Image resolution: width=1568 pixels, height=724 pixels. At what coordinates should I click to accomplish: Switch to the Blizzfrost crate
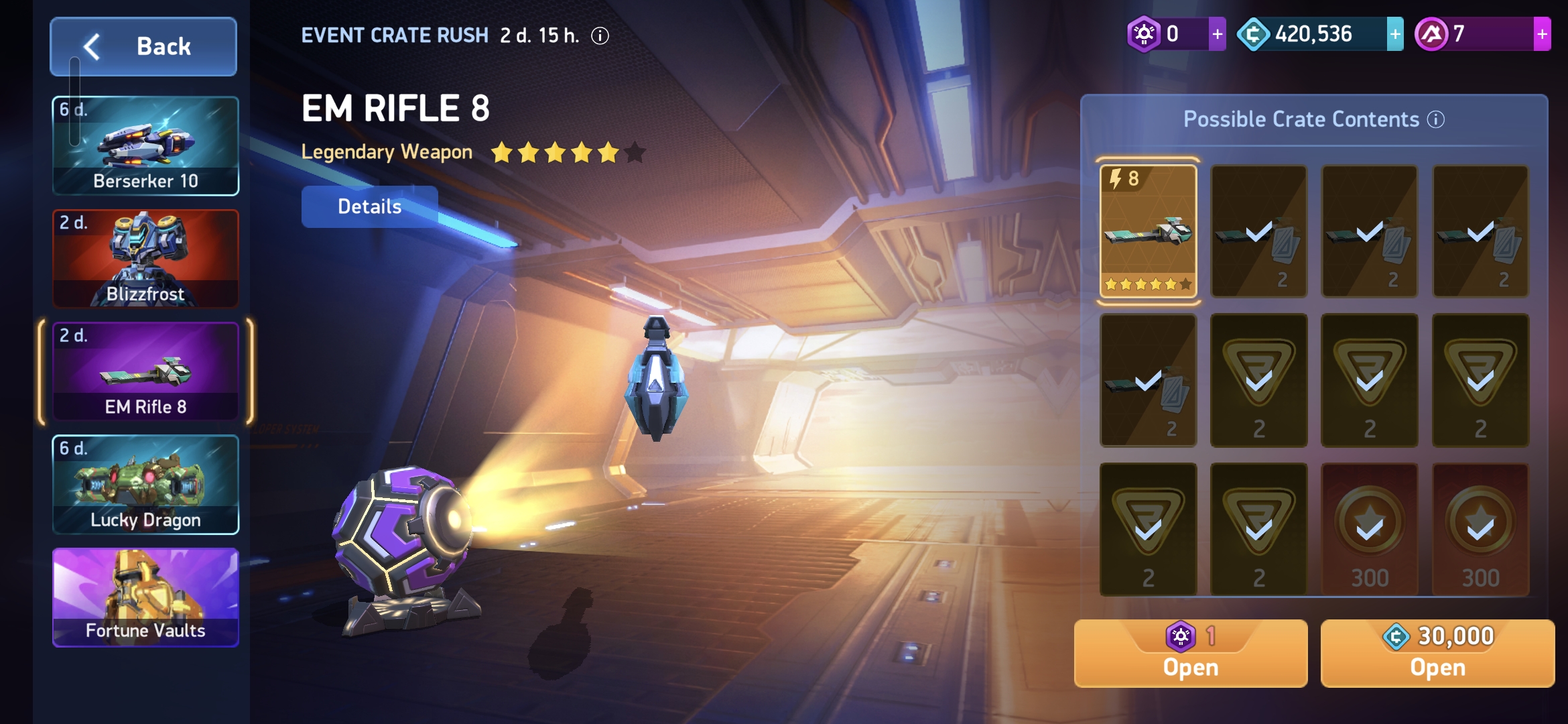[145, 259]
